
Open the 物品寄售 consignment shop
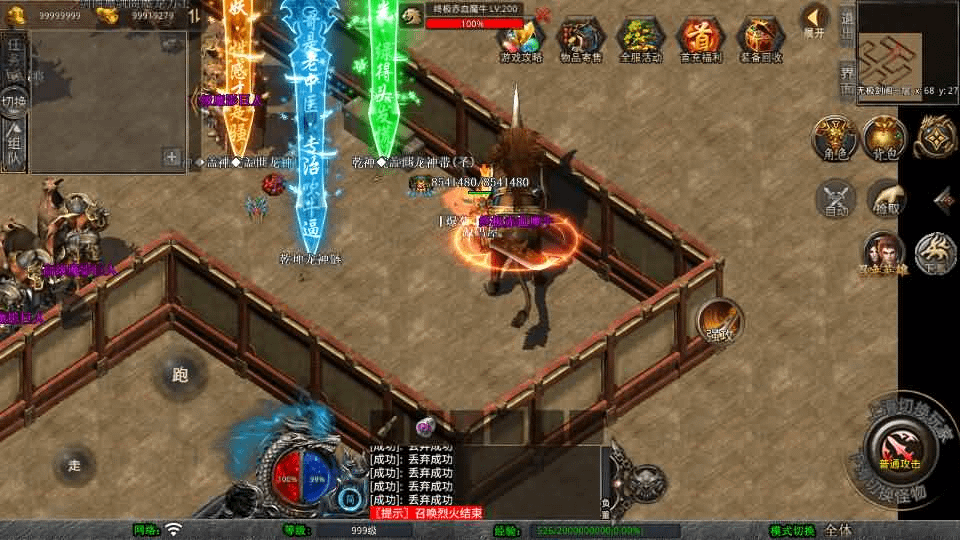(580, 38)
